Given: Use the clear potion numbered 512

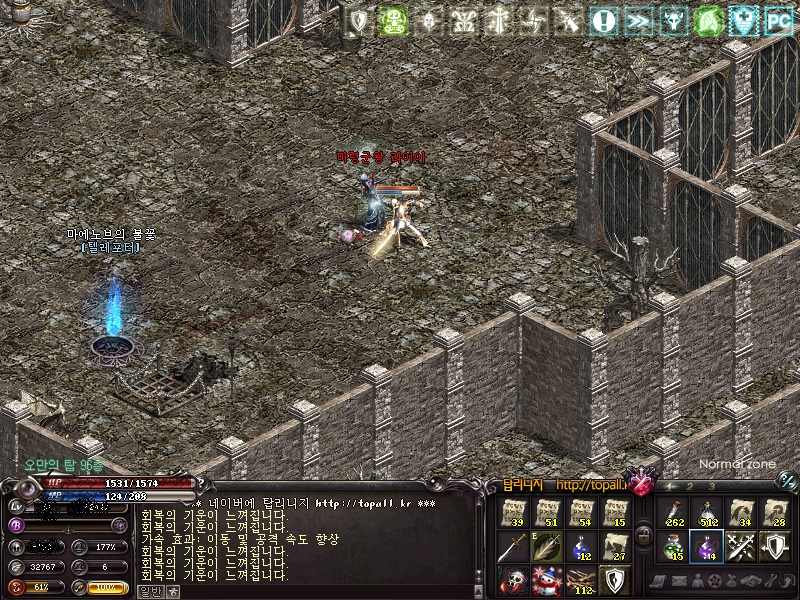Looking at the screenshot, I should point(706,513).
